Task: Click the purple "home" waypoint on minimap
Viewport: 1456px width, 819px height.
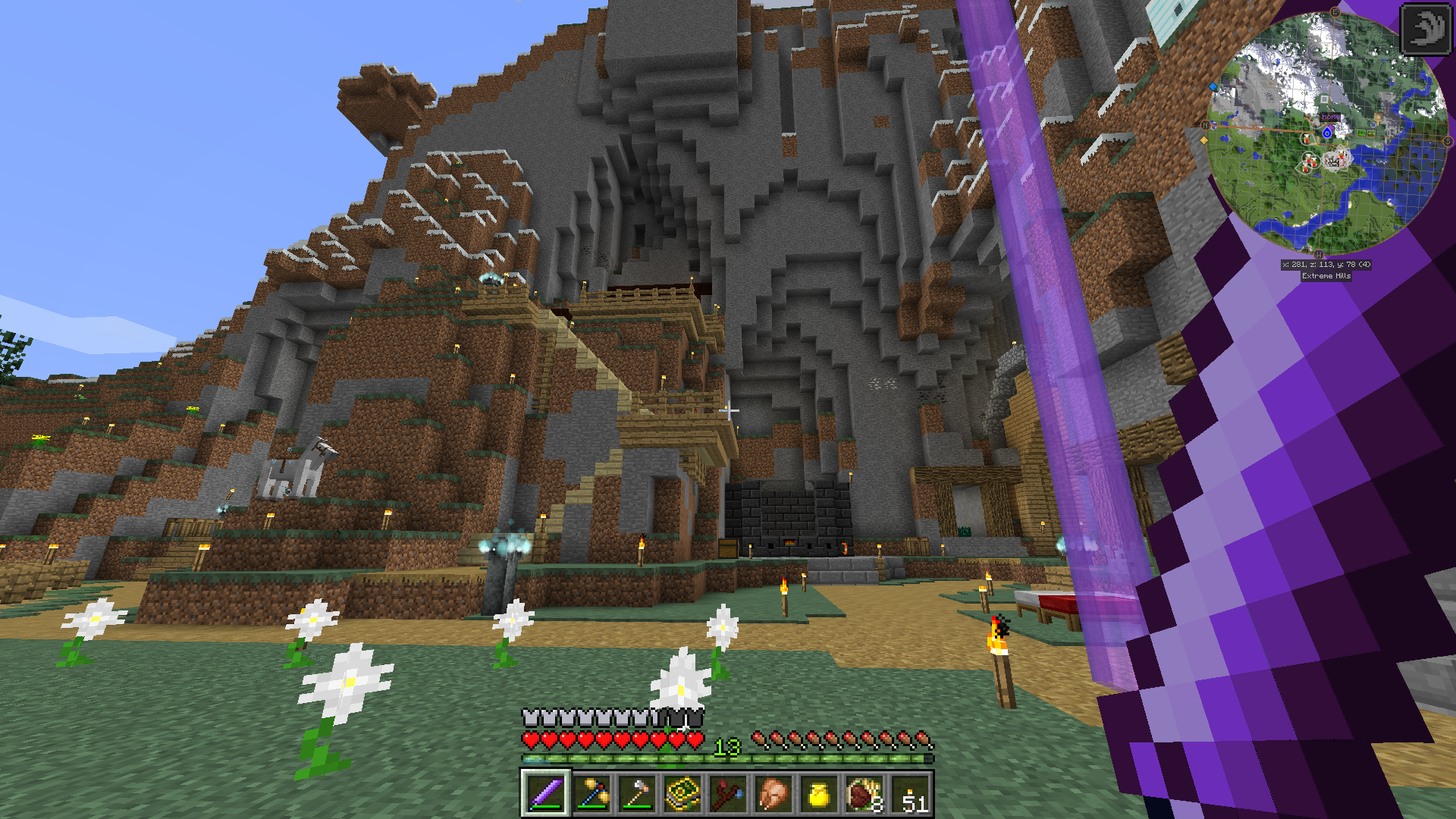Action: pos(1331,117)
